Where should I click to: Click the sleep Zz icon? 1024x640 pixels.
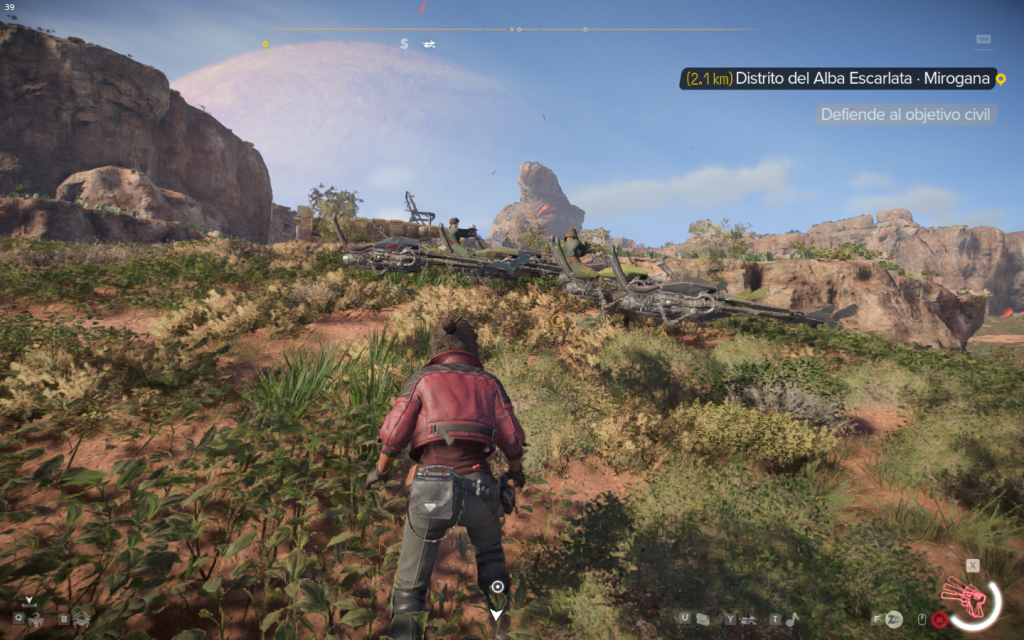click(x=894, y=619)
